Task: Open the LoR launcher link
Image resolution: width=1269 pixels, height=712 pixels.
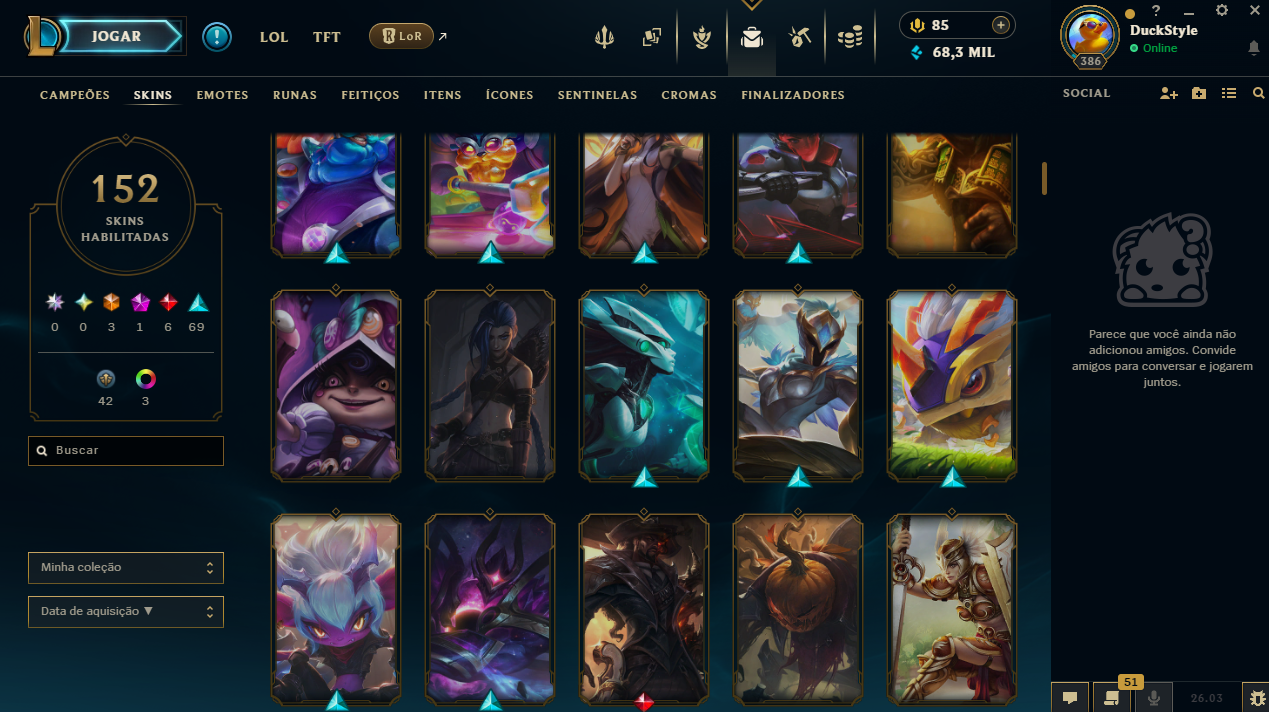Action: click(401, 37)
